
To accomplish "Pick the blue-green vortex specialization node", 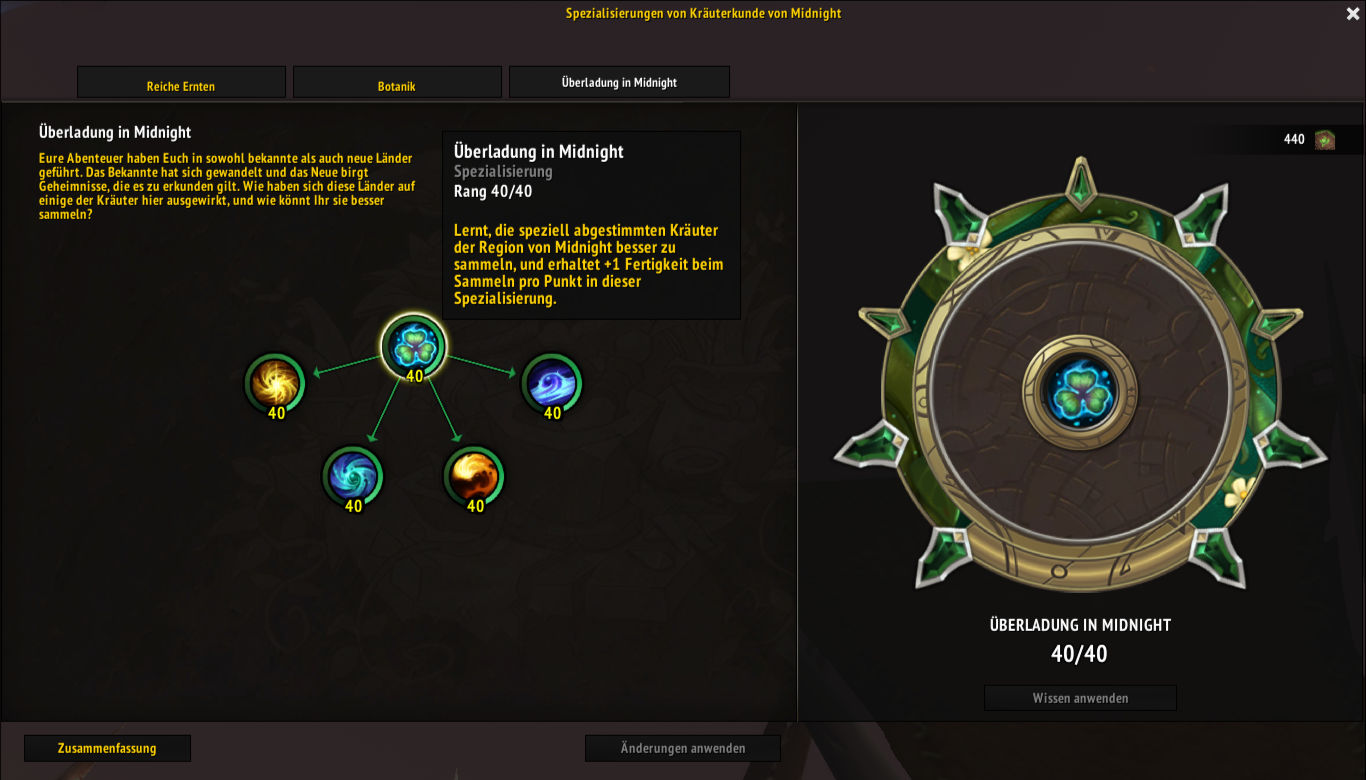I will point(353,475).
